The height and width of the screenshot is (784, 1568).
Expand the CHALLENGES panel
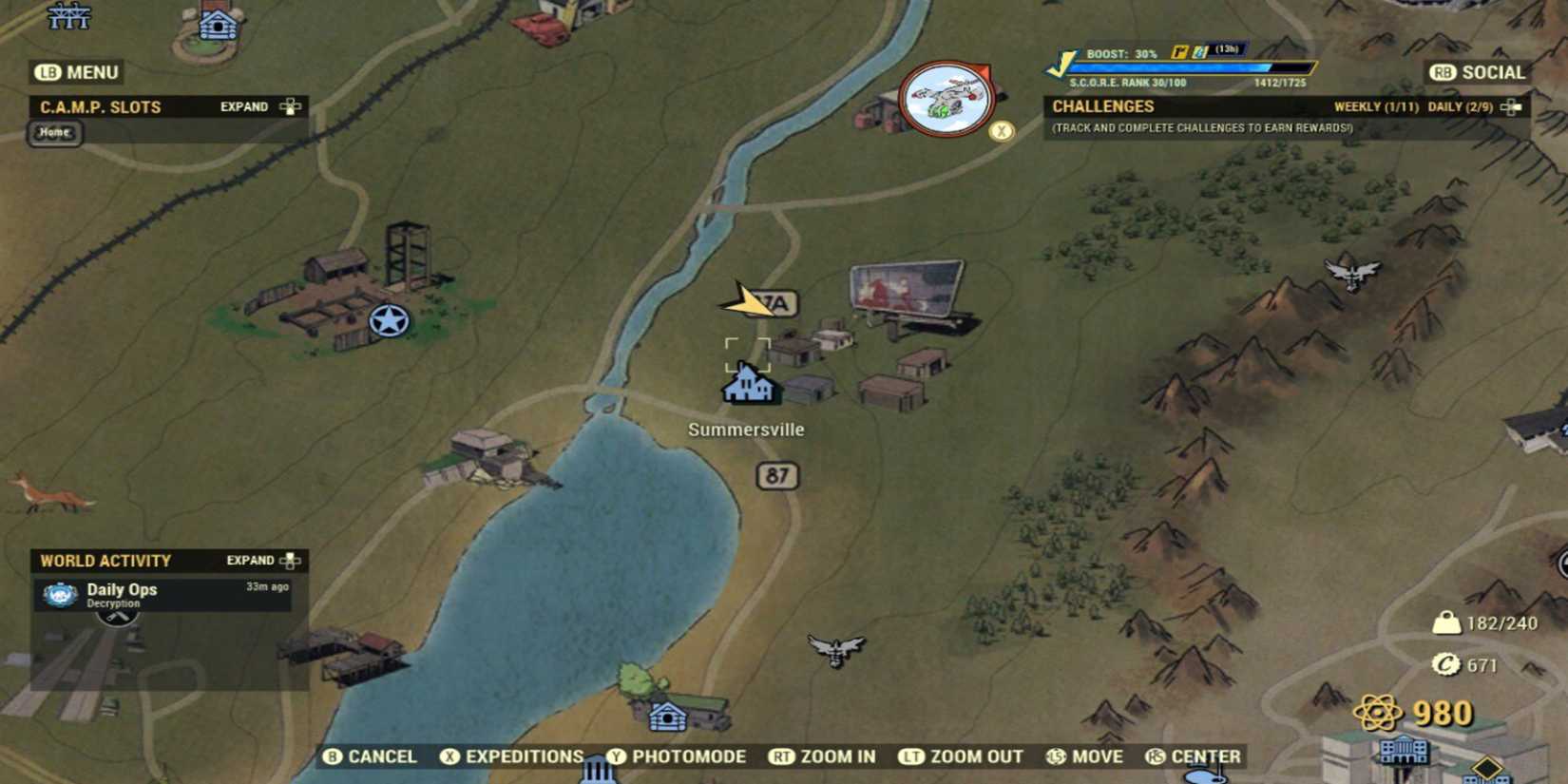pyautogui.click(x=1509, y=107)
